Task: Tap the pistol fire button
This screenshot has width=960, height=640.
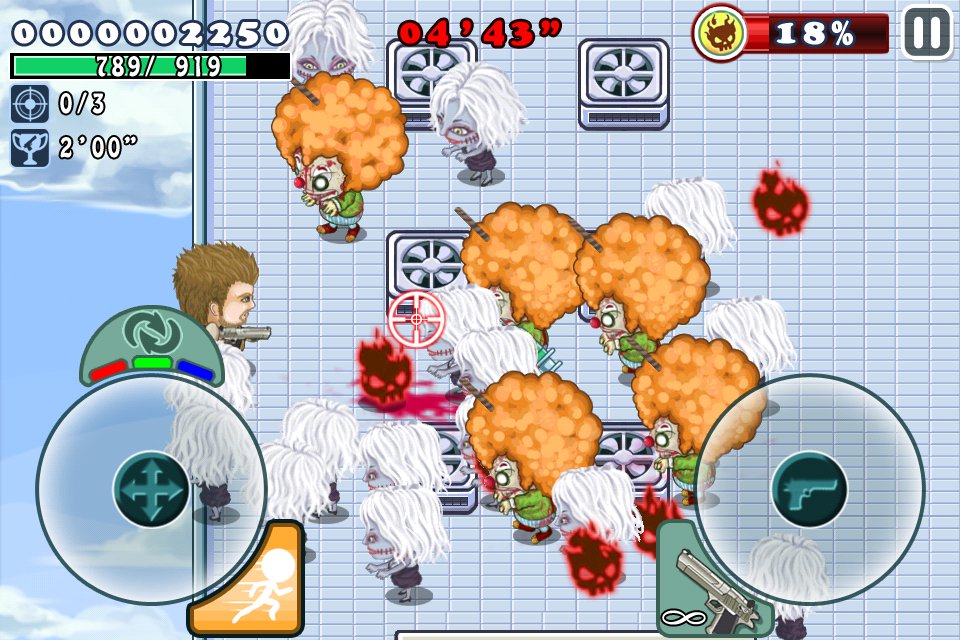Action: click(809, 490)
